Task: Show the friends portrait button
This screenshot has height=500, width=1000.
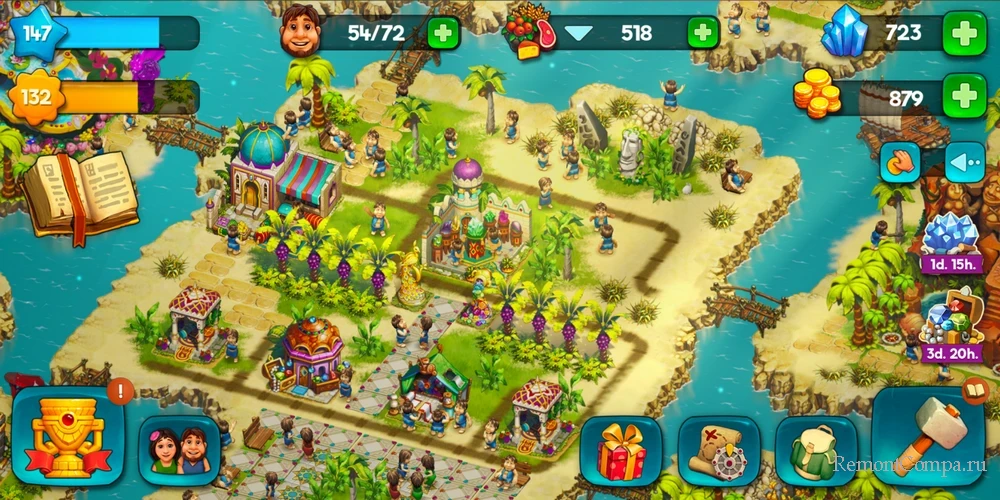Action: click(x=179, y=451)
